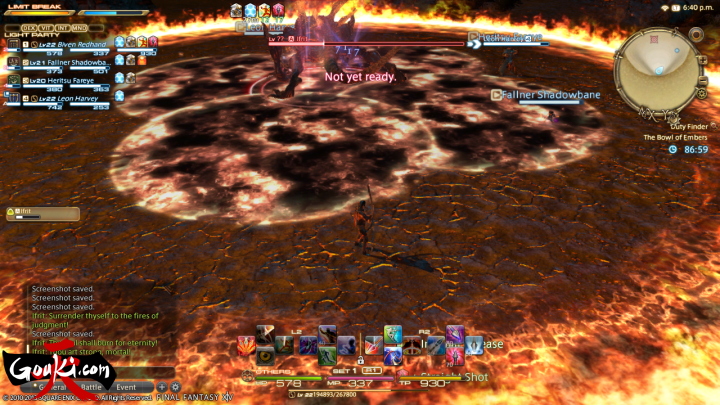Viewport: 720px width, 405px height.
Task: Switch to the Event chat tab
Action: point(127,387)
